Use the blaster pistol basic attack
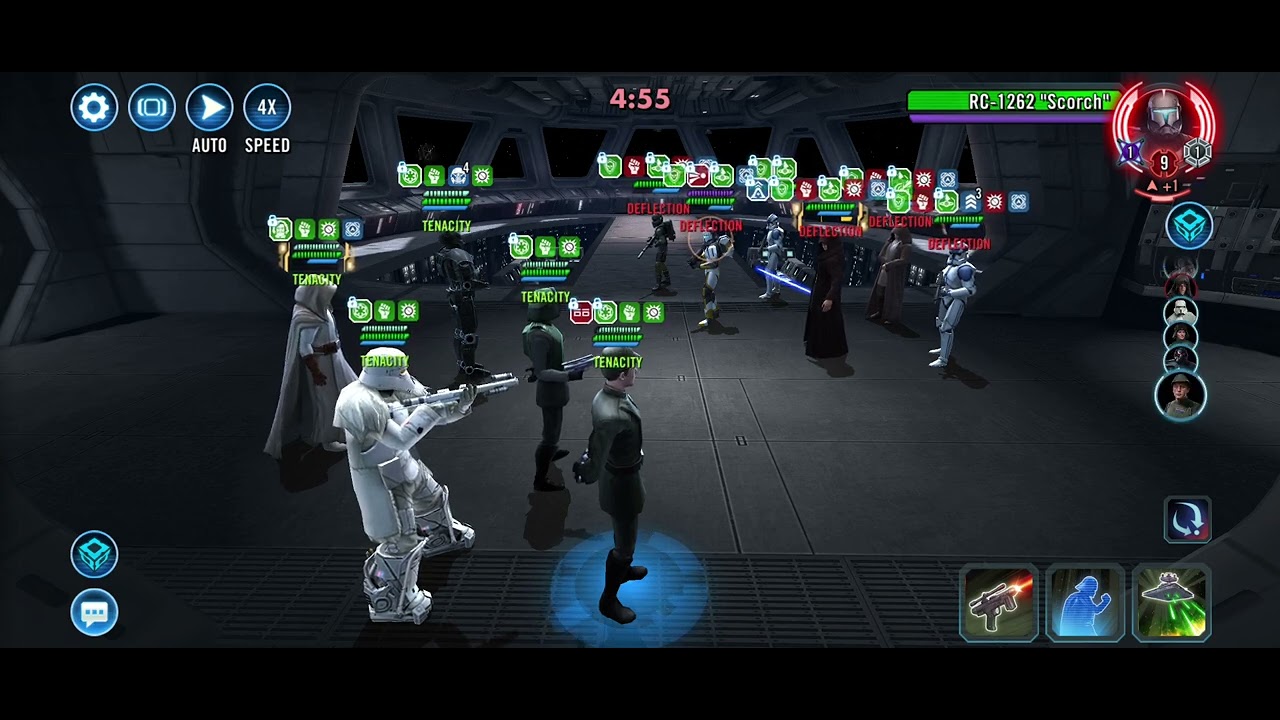The height and width of the screenshot is (720, 1280). tap(998, 602)
